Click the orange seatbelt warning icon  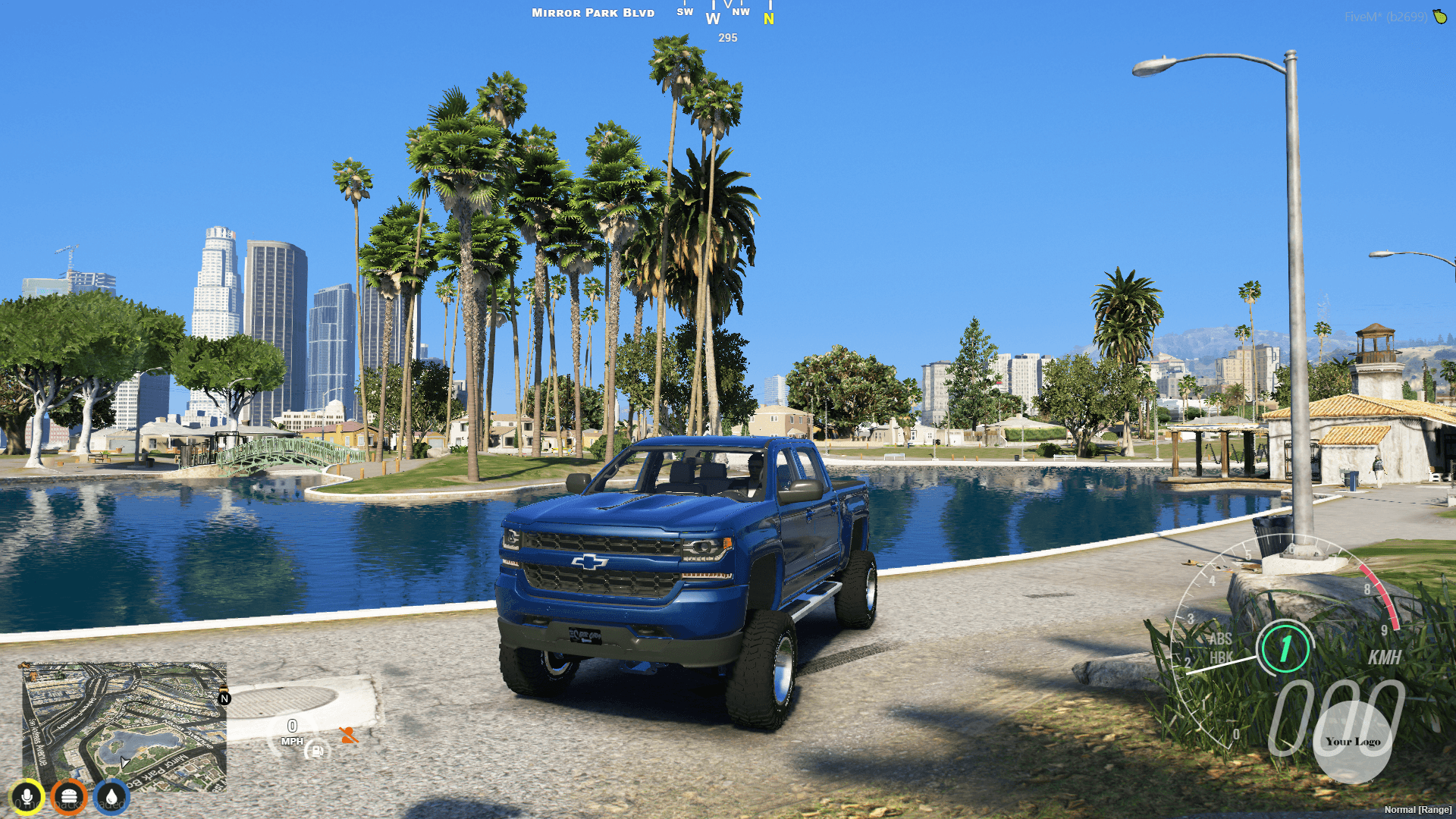point(349,735)
